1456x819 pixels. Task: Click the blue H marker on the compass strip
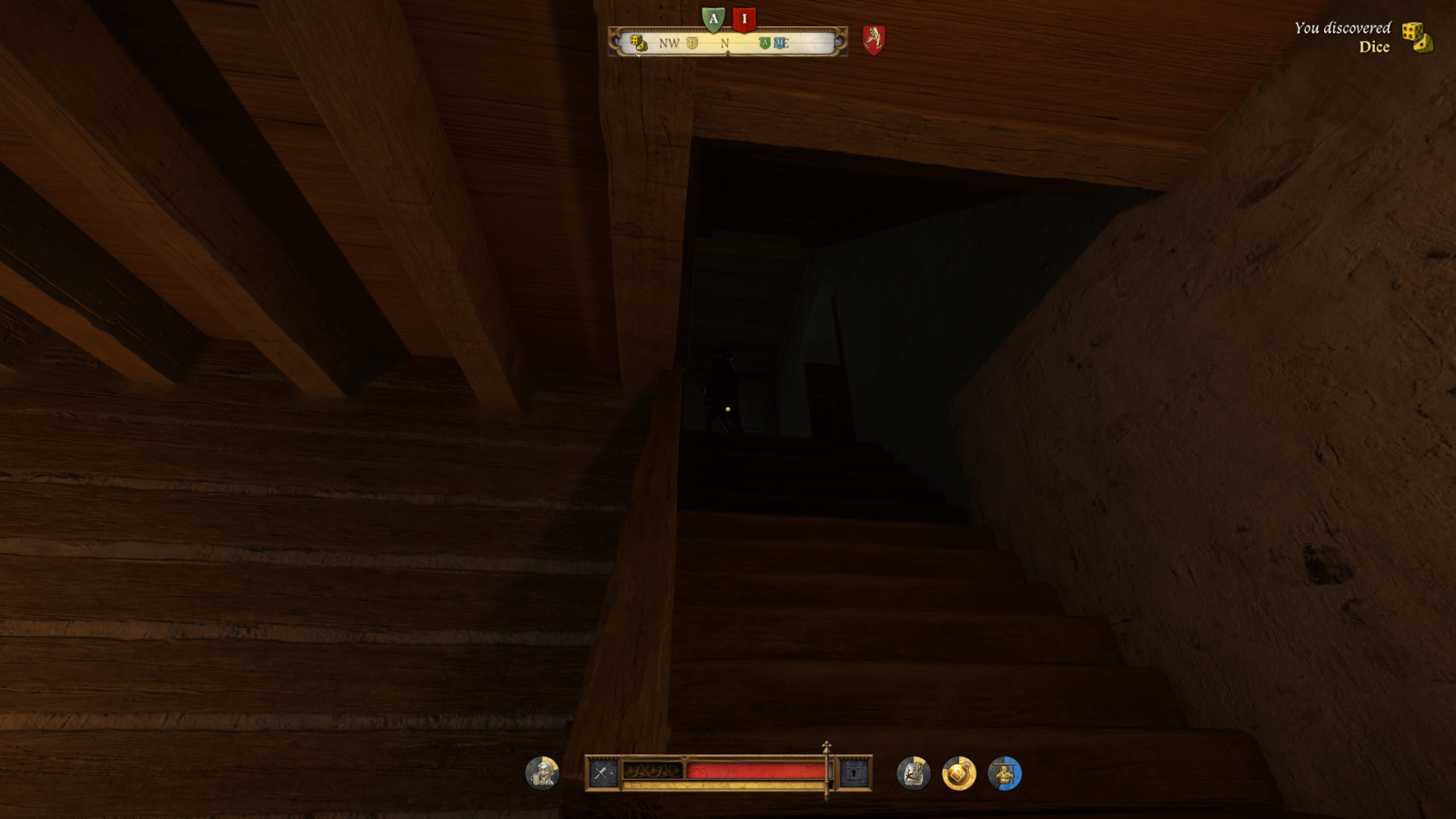coord(780,43)
